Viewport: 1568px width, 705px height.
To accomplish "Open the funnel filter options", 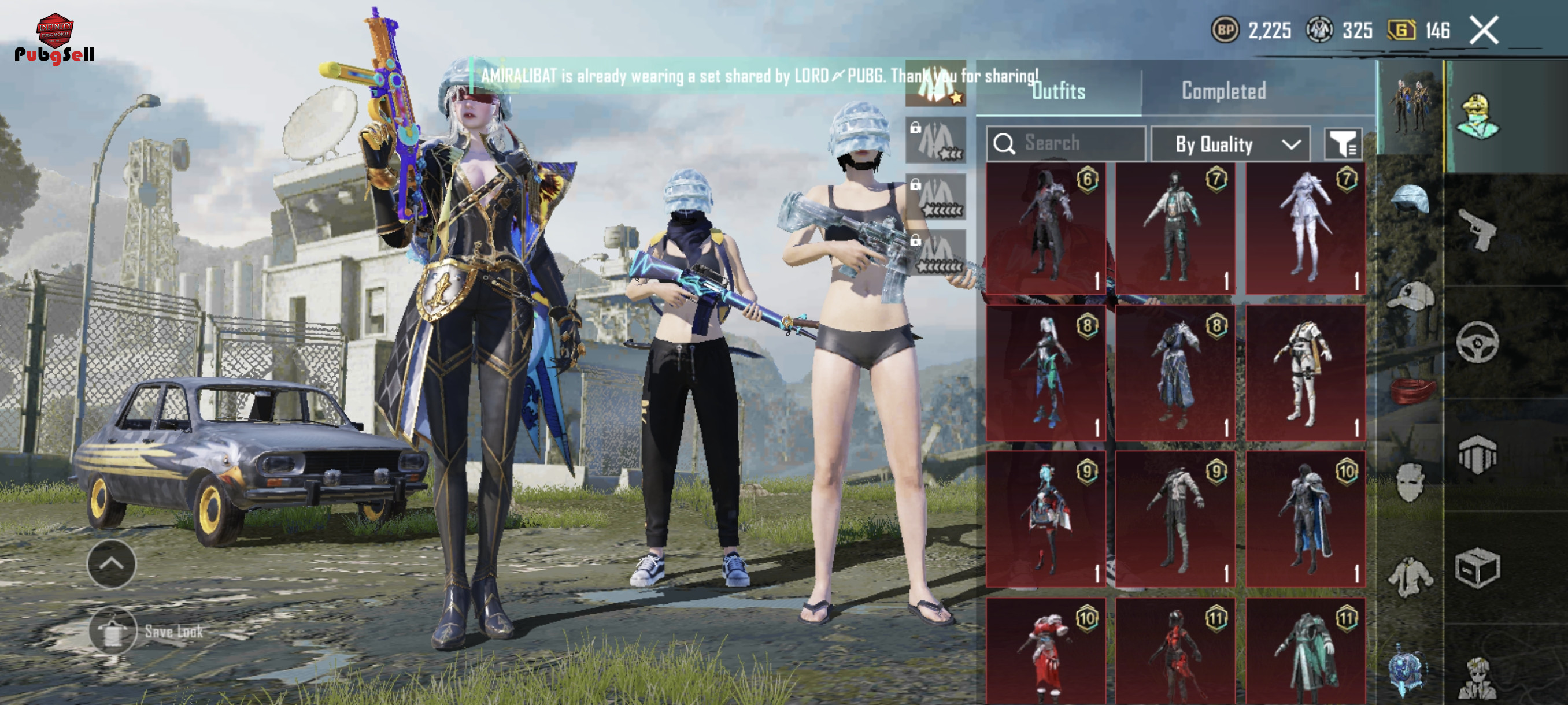I will [x=1343, y=144].
